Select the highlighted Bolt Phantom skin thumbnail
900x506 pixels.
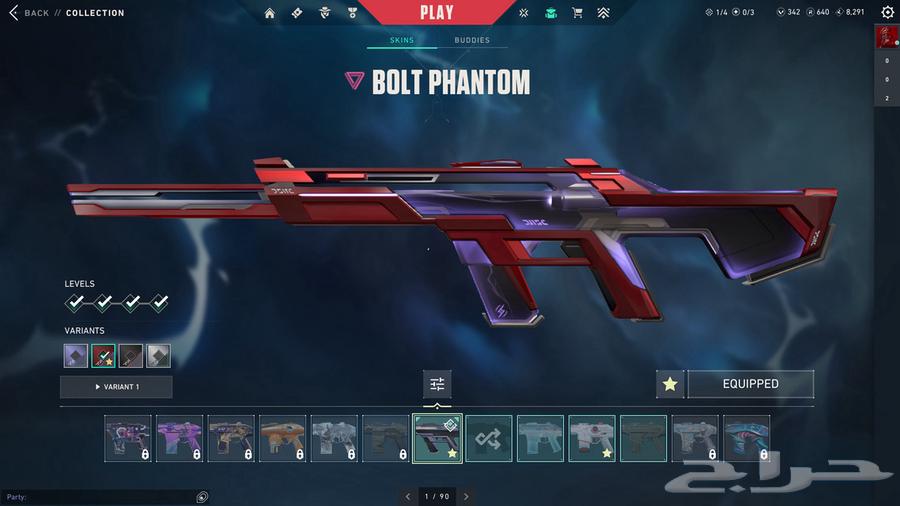[x=437, y=438]
